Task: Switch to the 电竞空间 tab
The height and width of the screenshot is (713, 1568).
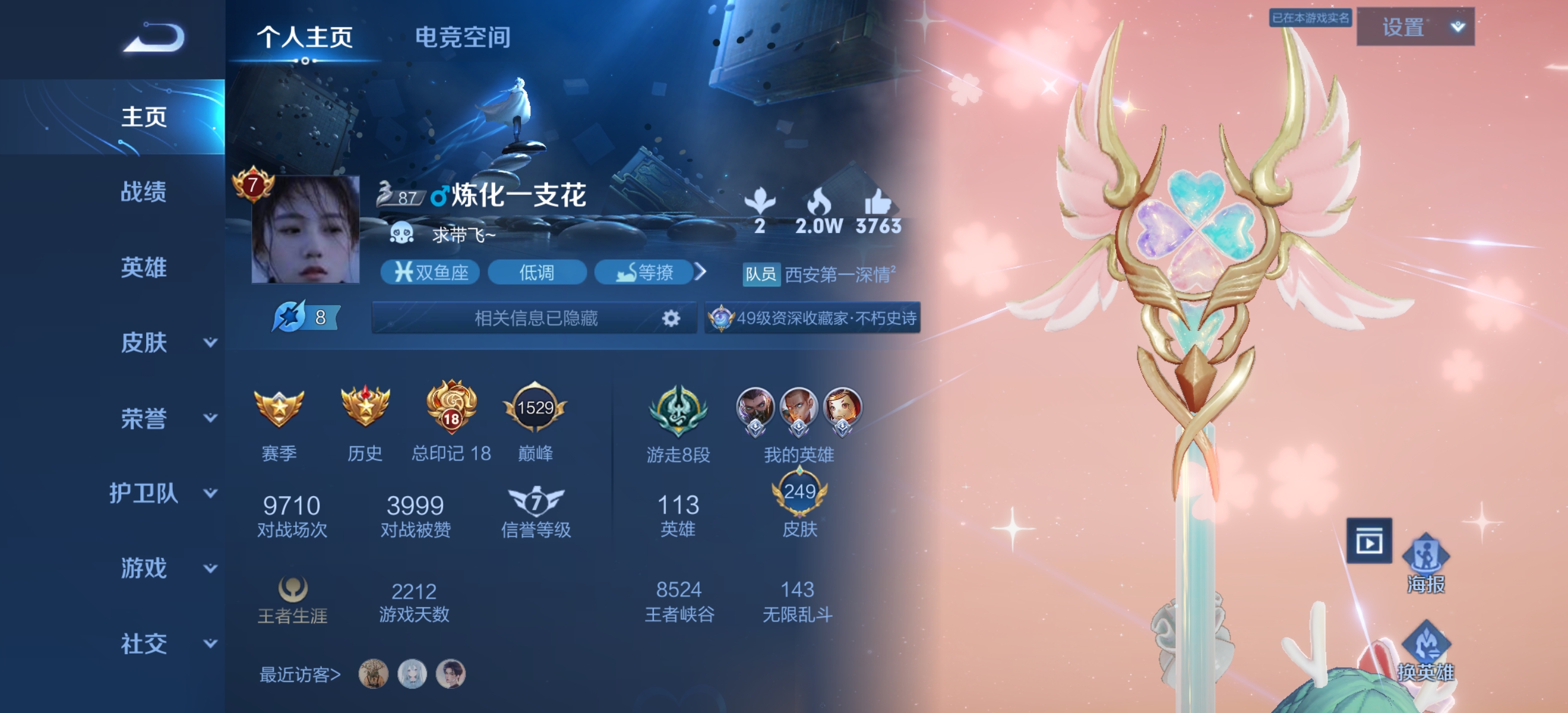Action: (463, 39)
